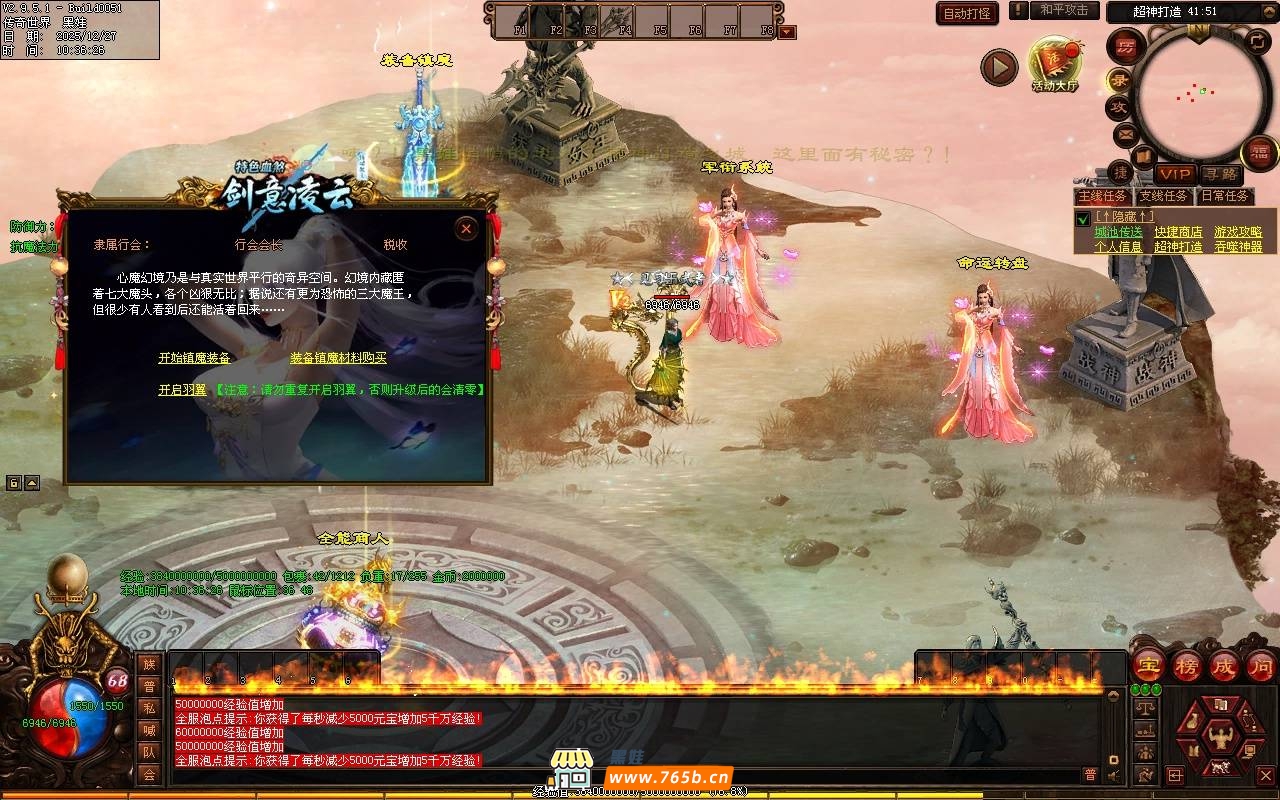1280x800 pixels.
Task: Switch to the 日常任务 quest tab
Action: [x=1224, y=197]
